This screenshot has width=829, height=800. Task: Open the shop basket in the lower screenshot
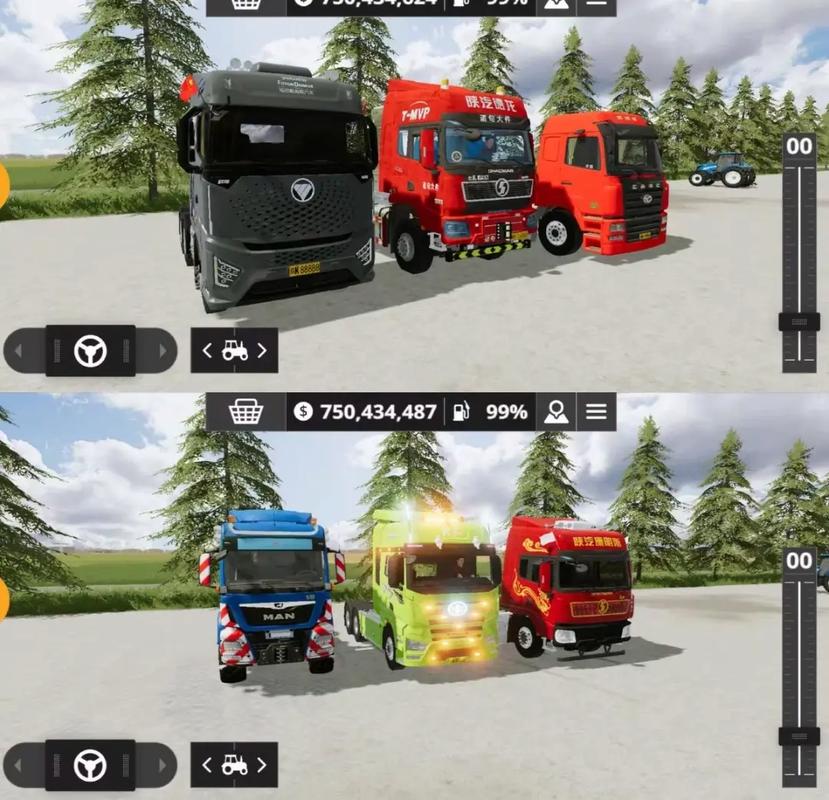[x=245, y=411]
